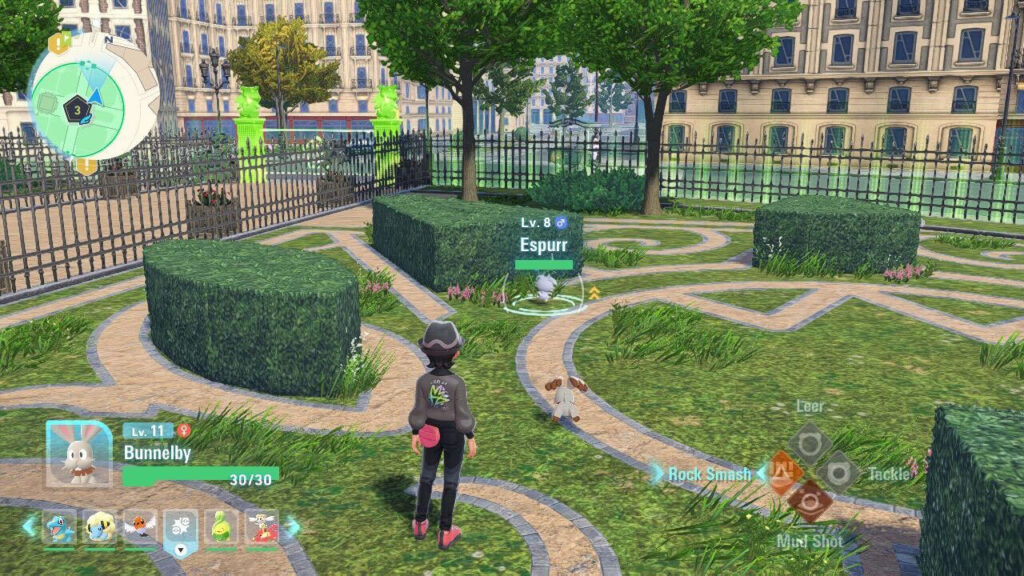Image resolution: width=1024 pixels, height=576 pixels.
Task: Click the orange quest marker above the minimap
Action: [x=62, y=41]
